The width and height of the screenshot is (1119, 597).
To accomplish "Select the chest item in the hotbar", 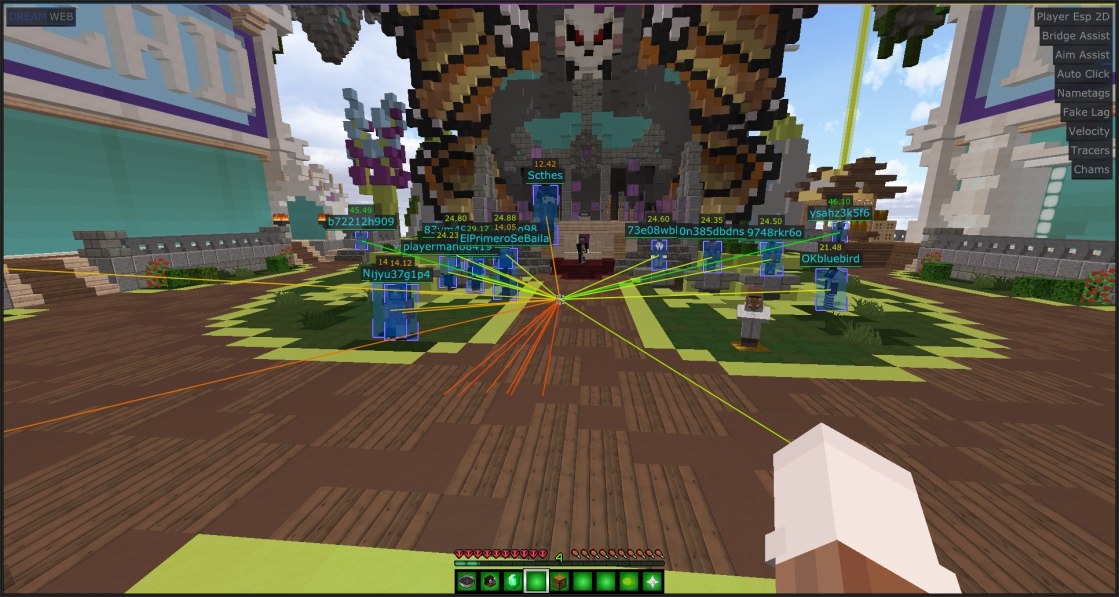I will point(559,581).
